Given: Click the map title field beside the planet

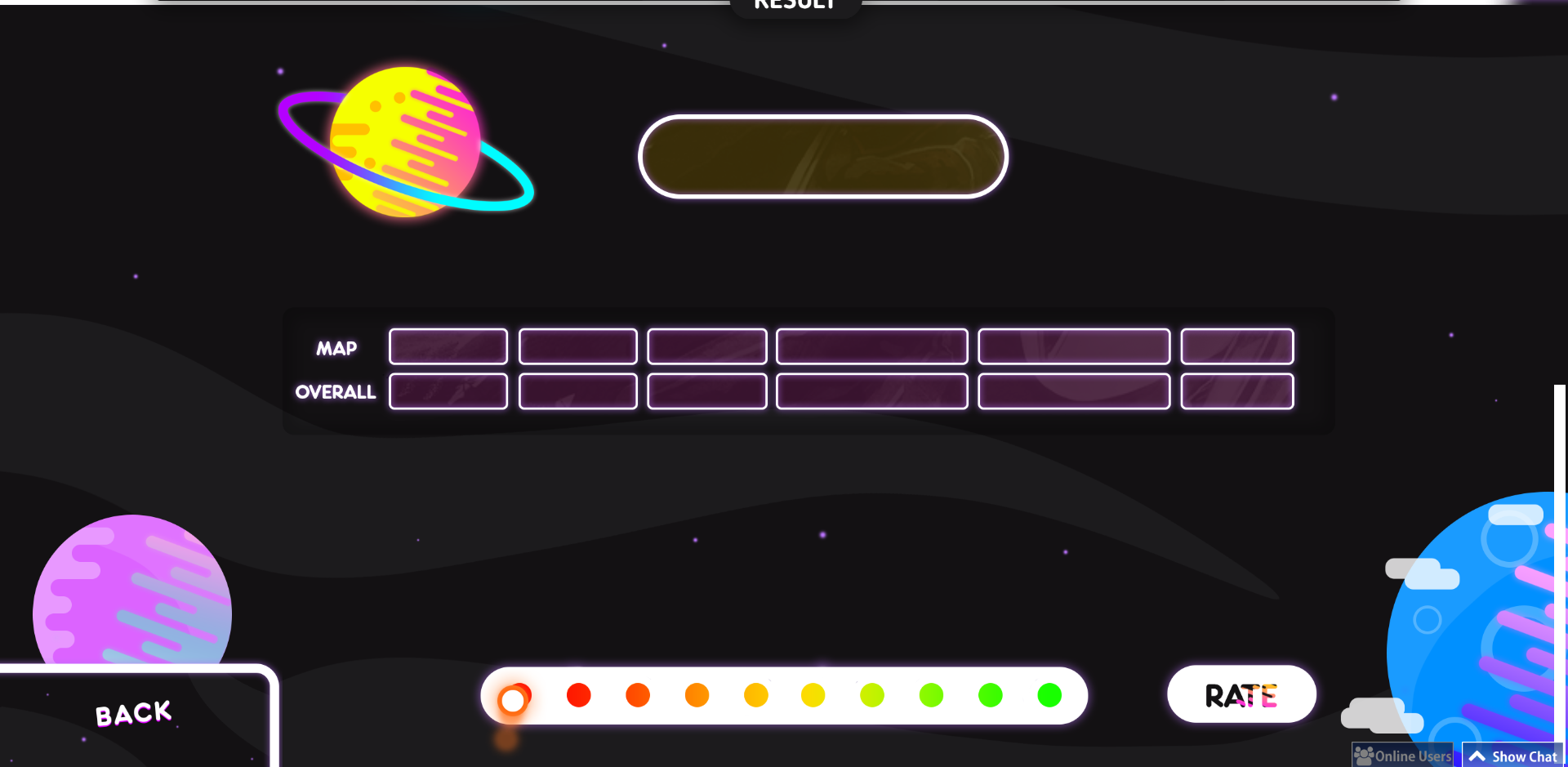Looking at the screenshot, I should pyautogui.click(x=822, y=156).
